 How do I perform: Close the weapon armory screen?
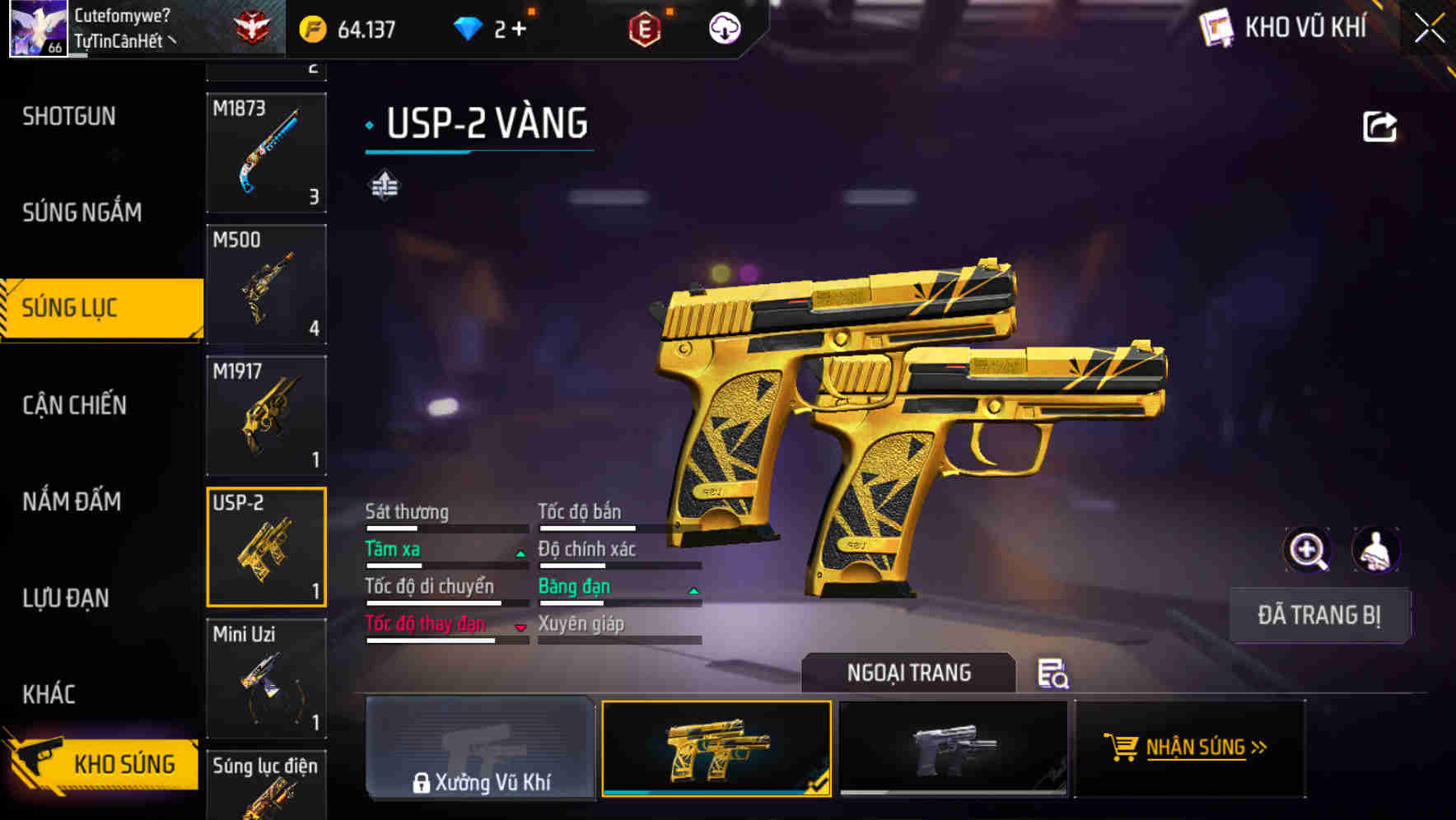[1429, 29]
